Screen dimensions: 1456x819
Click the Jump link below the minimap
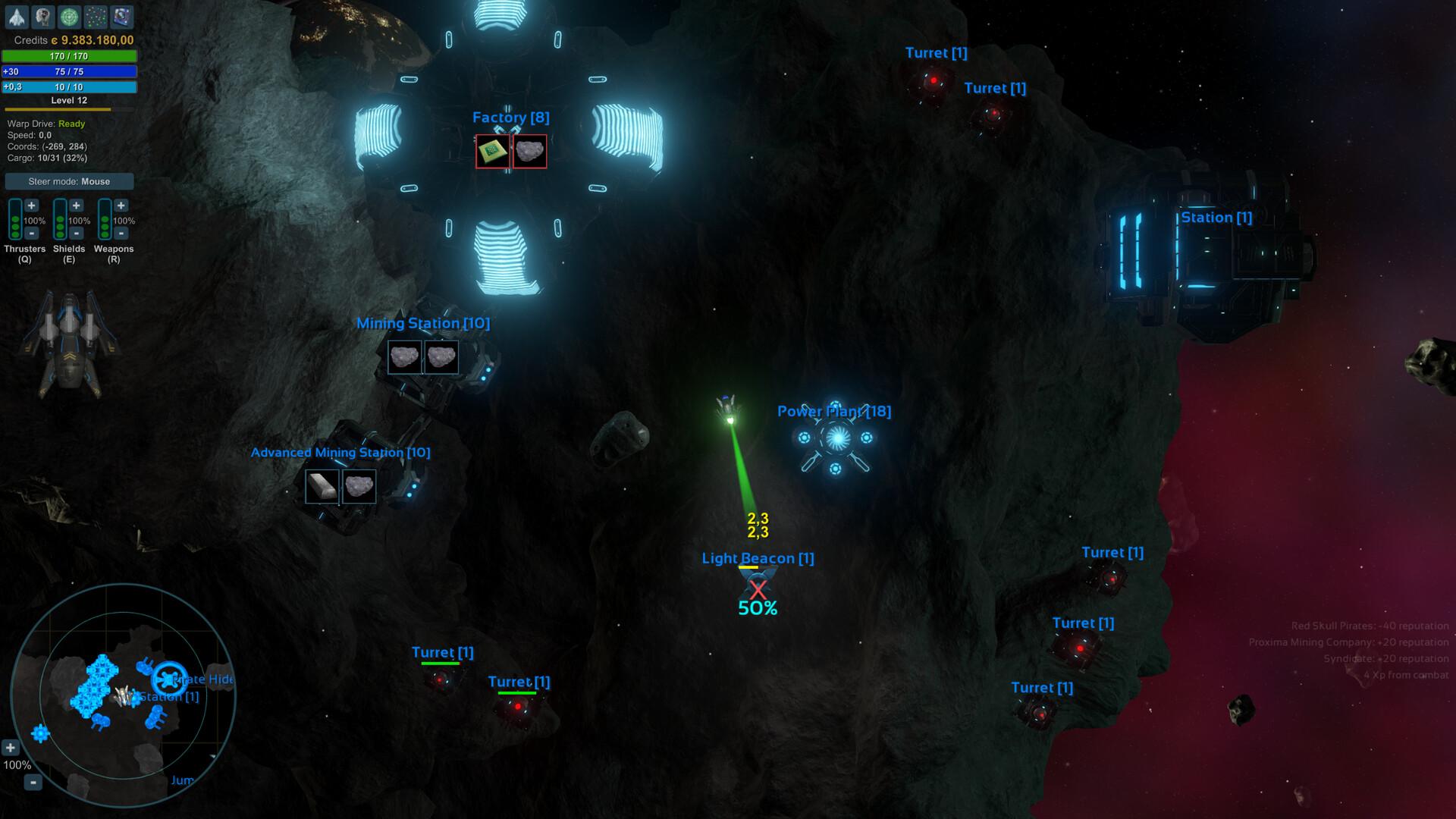pyautogui.click(x=183, y=780)
